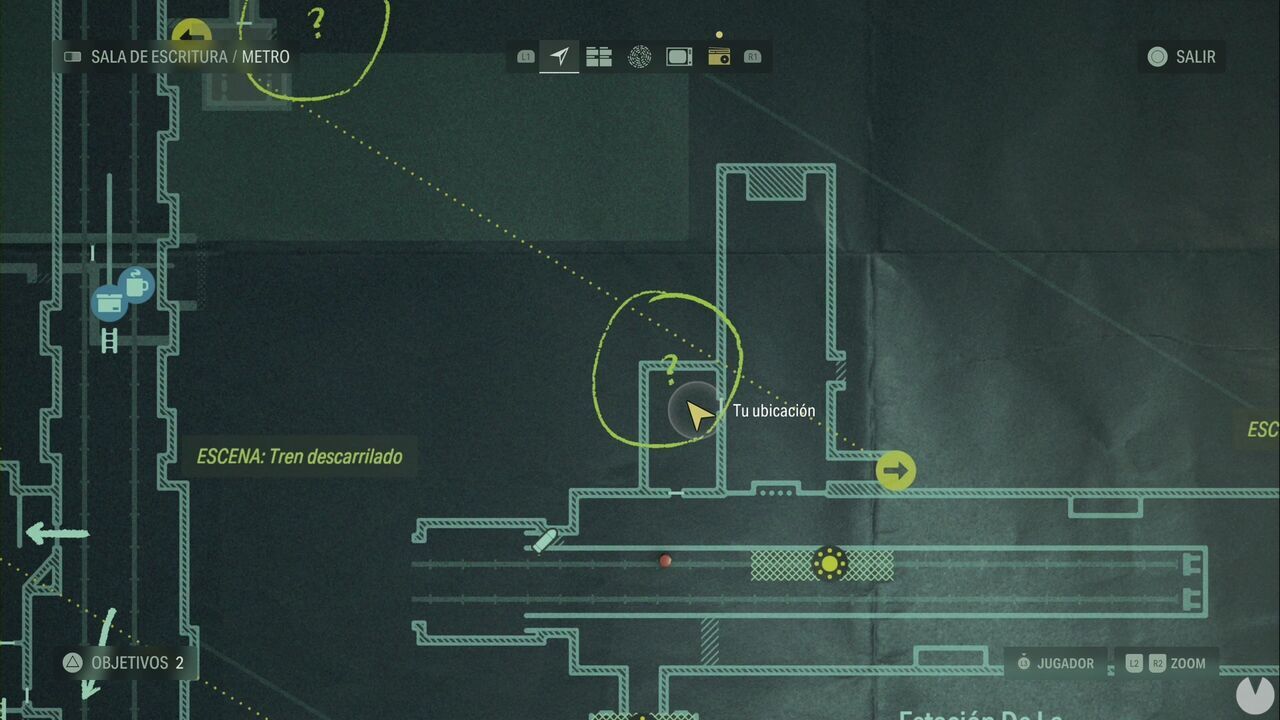Click the R1 button prompt
Image resolution: width=1280 pixels, height=720 pixels.
tap(753, 57)
